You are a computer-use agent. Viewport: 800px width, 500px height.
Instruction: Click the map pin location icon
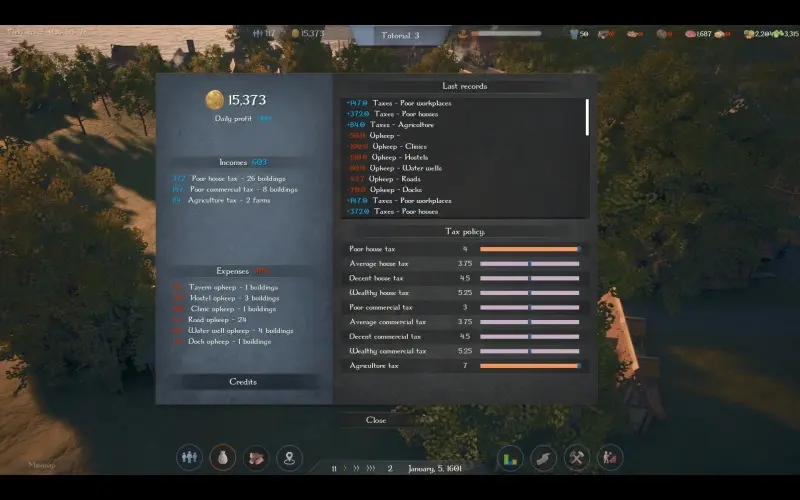(289, 458)
